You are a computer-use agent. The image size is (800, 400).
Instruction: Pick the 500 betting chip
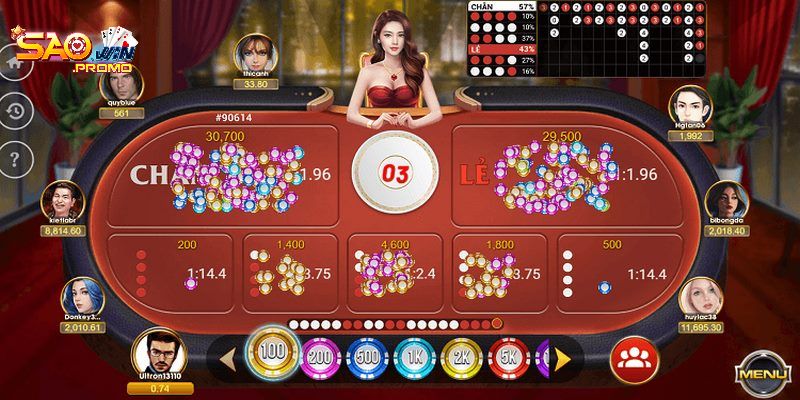click(368, 357)
